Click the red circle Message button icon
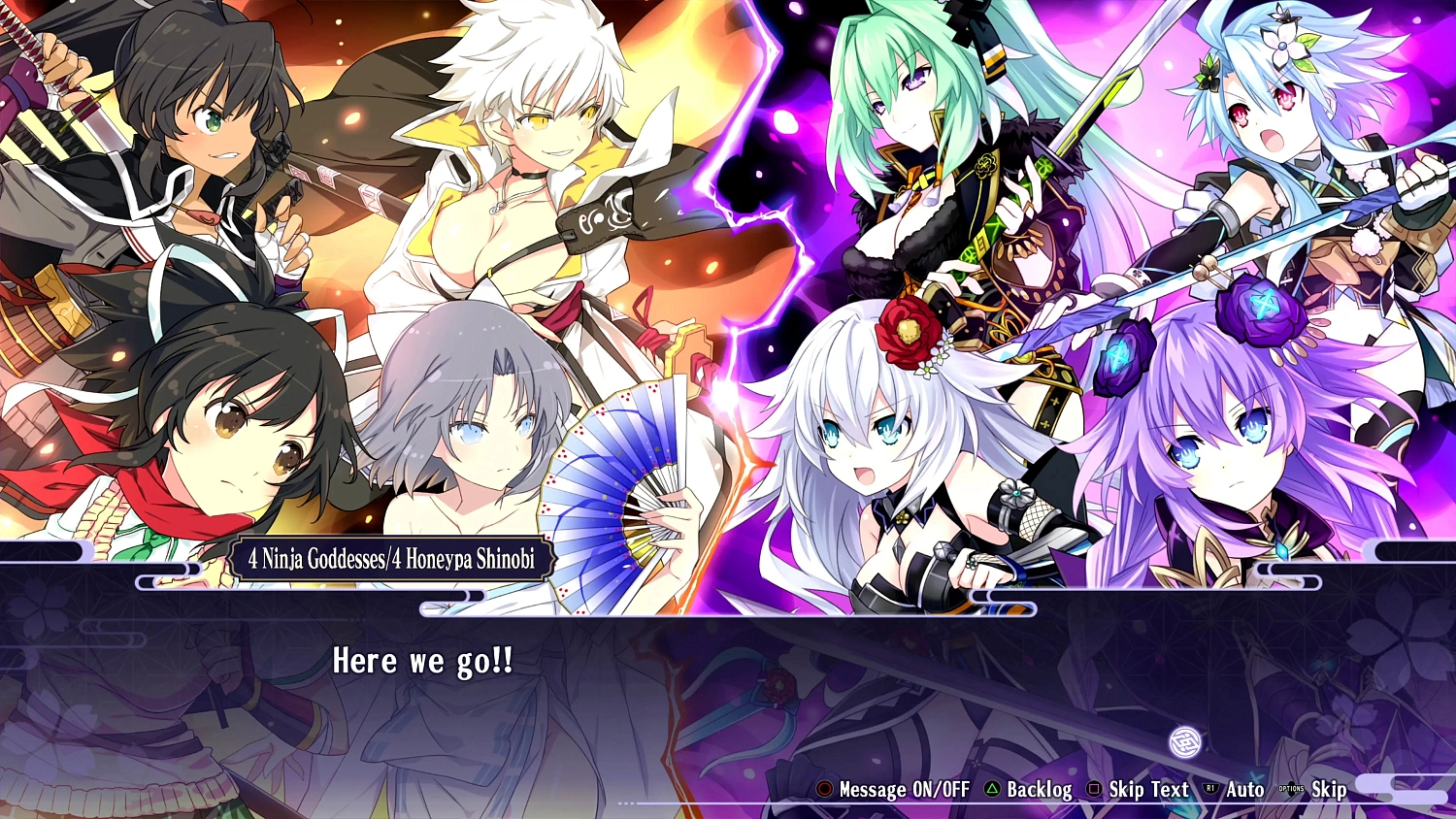The image size is (1456, 819). point(823,789)
